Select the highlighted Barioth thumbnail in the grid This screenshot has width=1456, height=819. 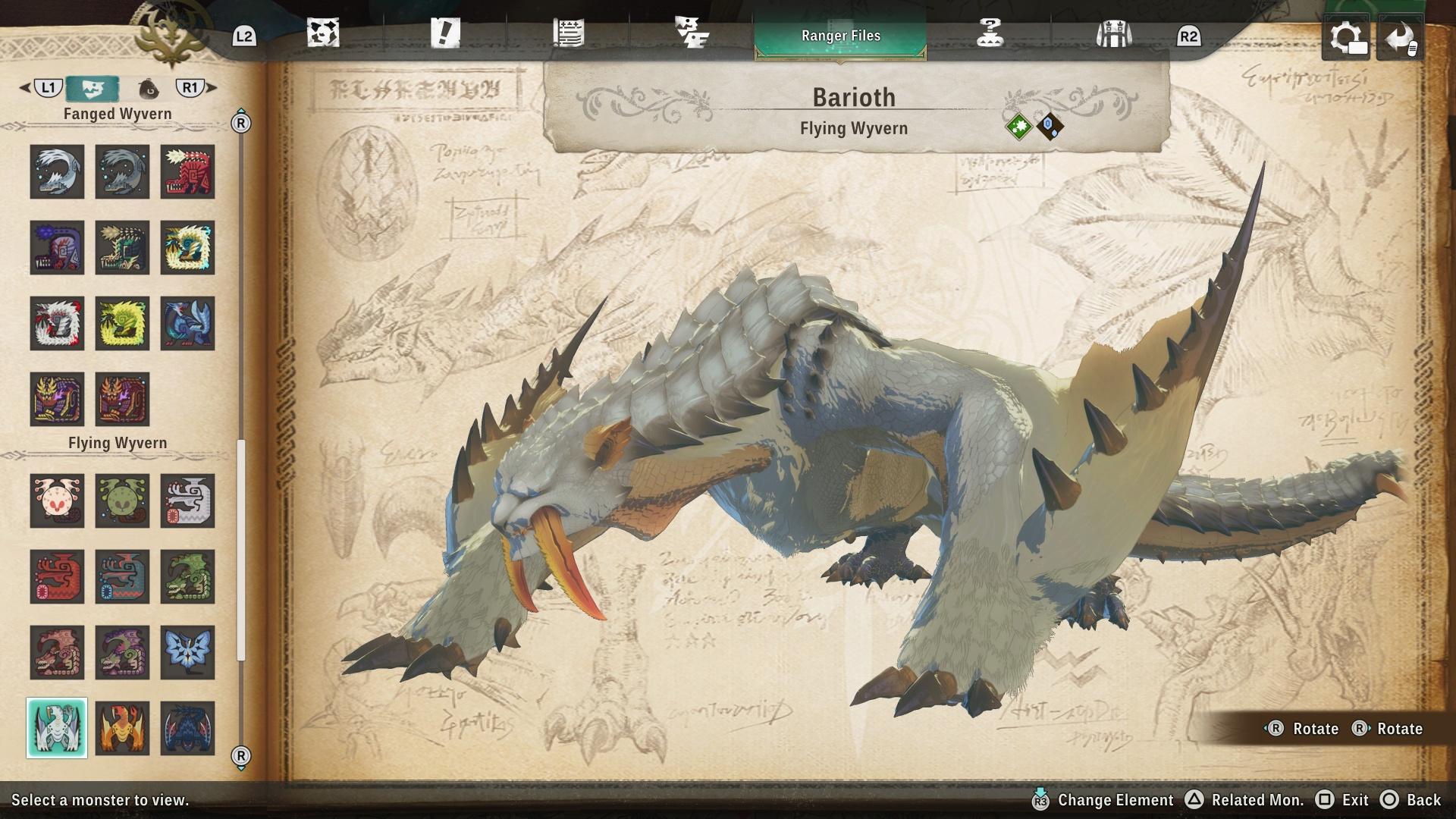(x=57, y=728)
